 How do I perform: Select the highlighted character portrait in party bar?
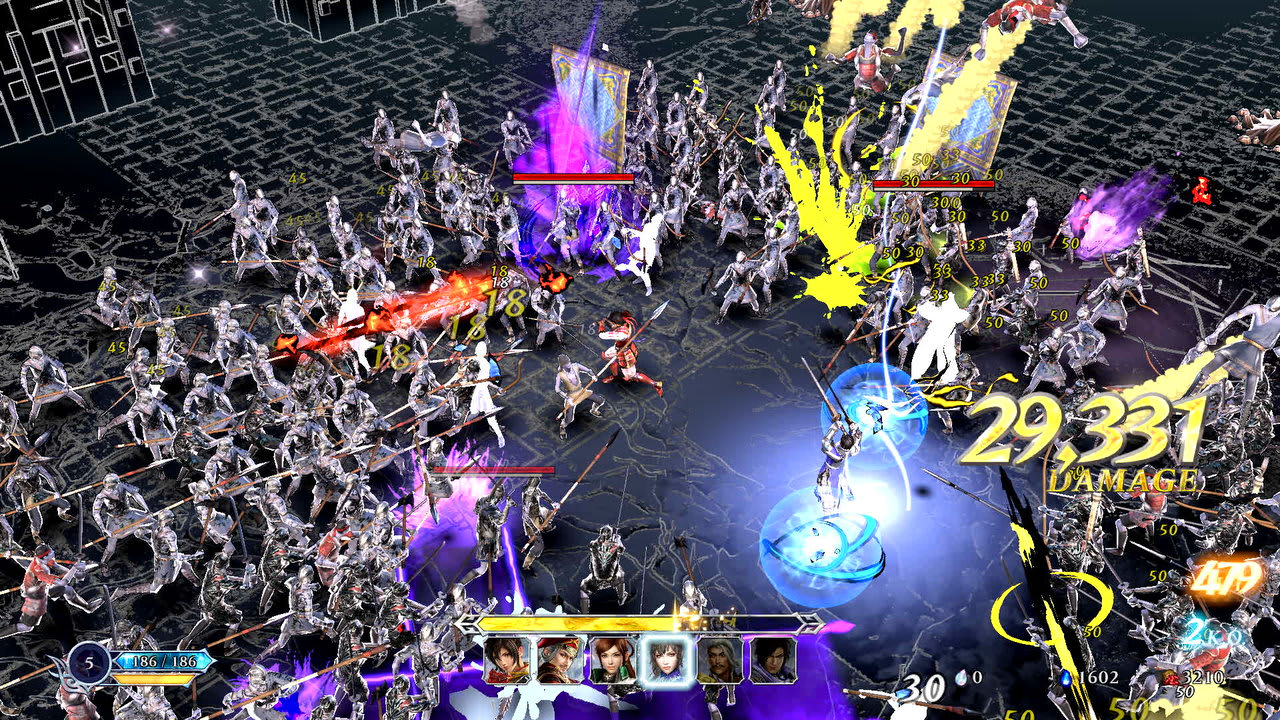coord(666,661)
